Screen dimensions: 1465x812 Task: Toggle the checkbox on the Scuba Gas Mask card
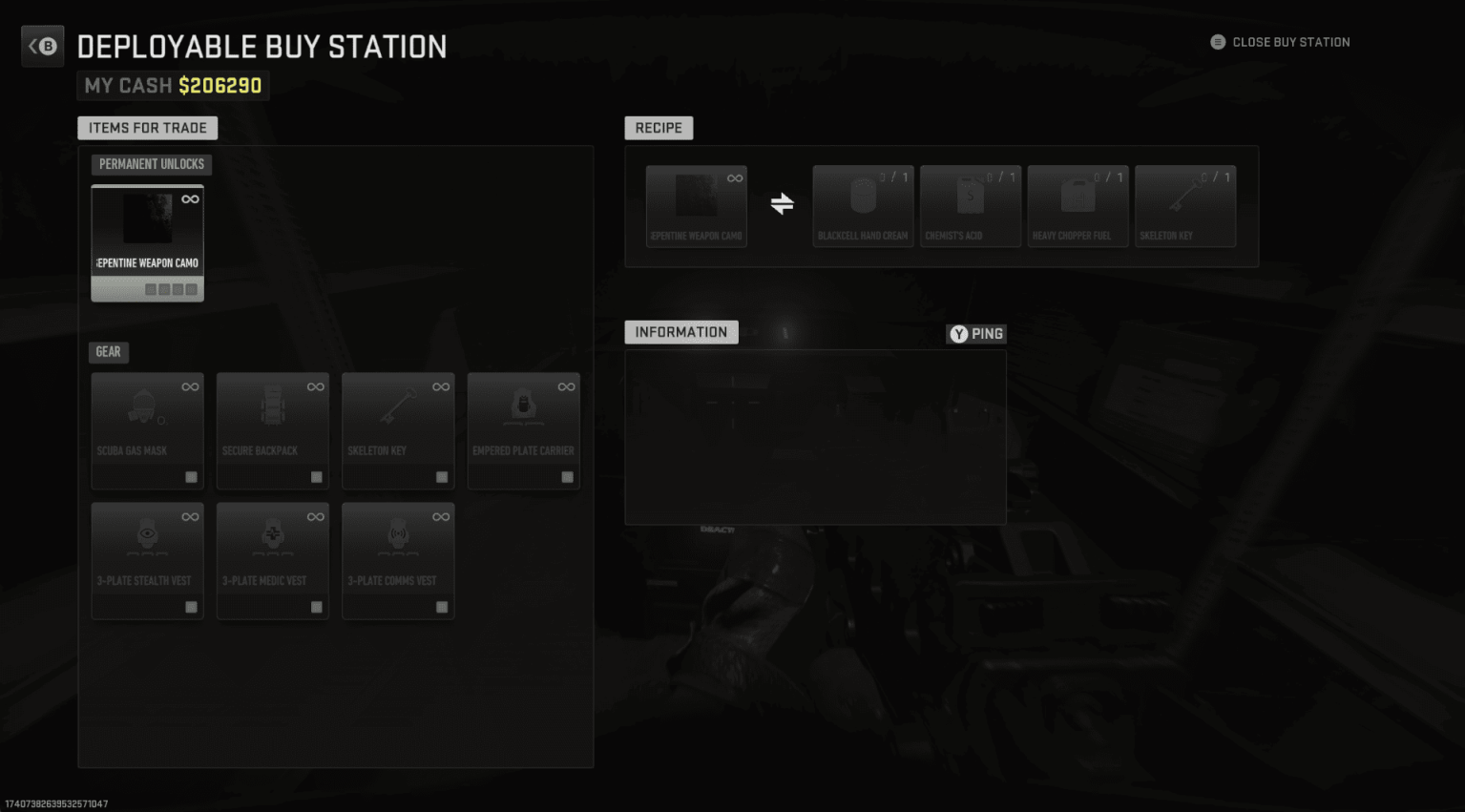point(191,475)
